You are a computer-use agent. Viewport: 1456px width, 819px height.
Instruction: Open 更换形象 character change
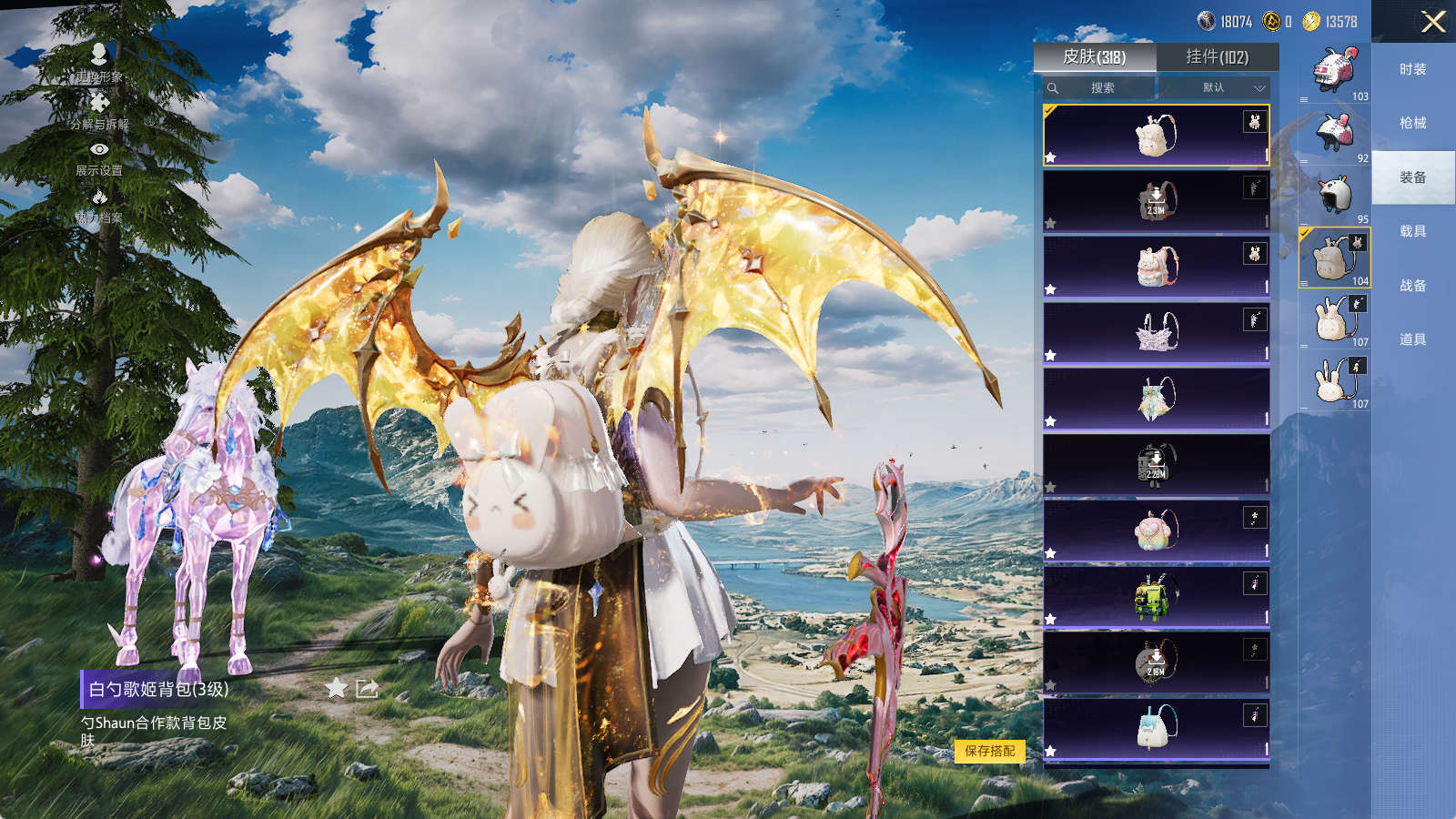coord(99,62)
